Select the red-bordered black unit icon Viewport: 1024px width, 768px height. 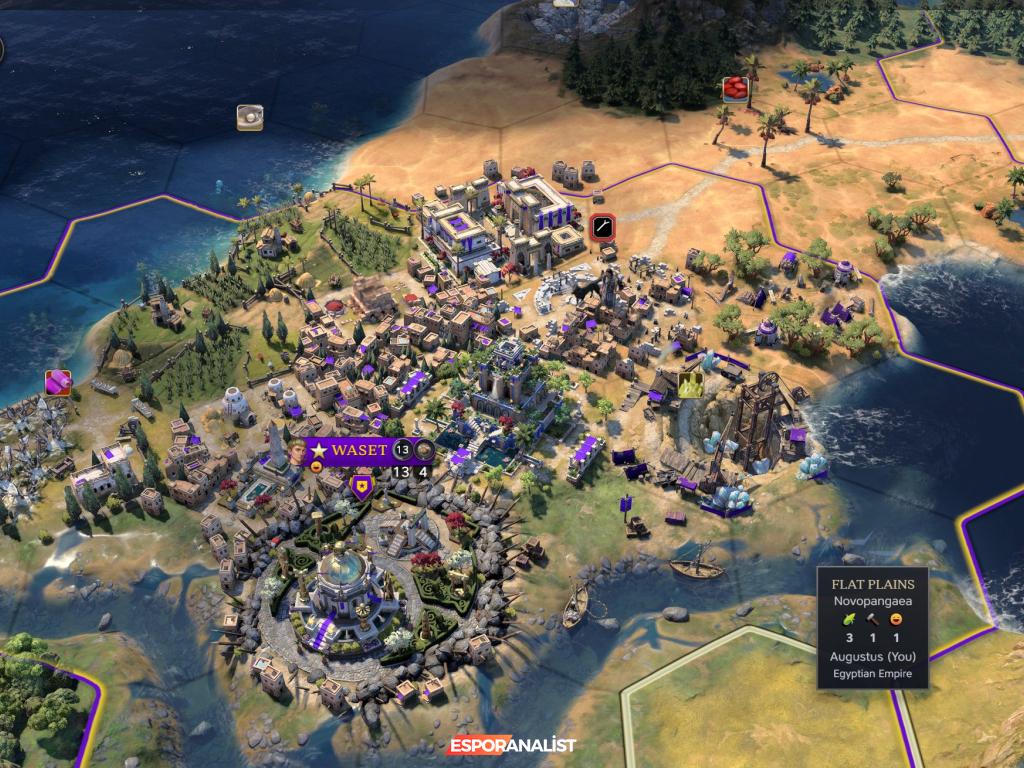[x=601, y=227]
